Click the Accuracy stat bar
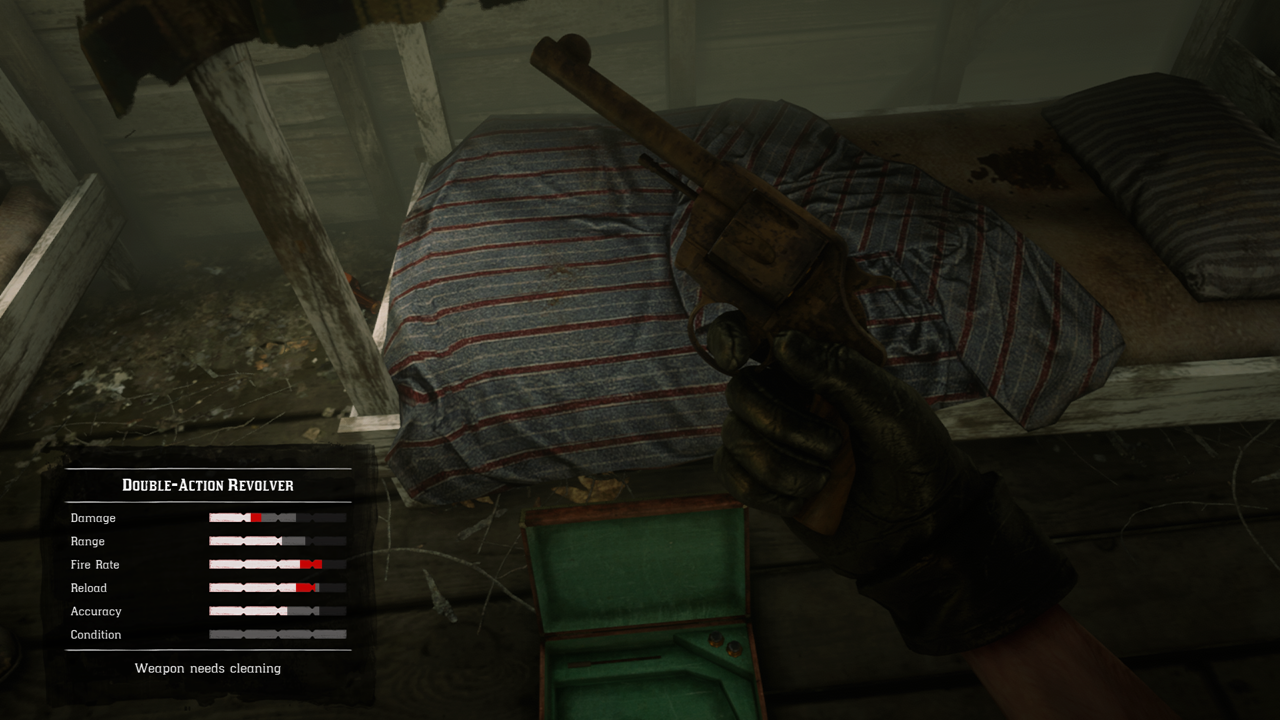The image size is (1280, 720). [x=277, y=611]
